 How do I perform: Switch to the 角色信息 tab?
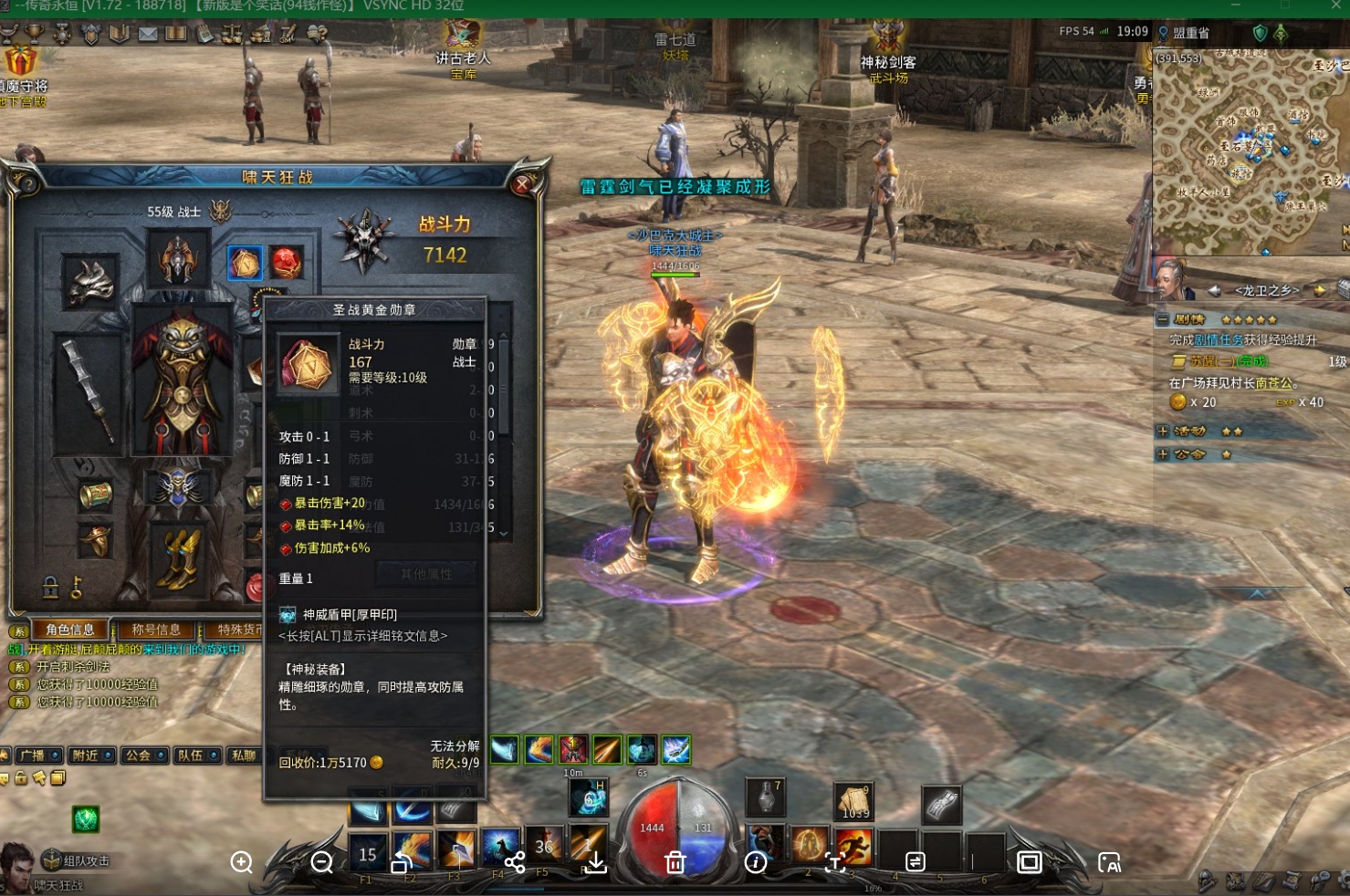click(x=70, y=630)
